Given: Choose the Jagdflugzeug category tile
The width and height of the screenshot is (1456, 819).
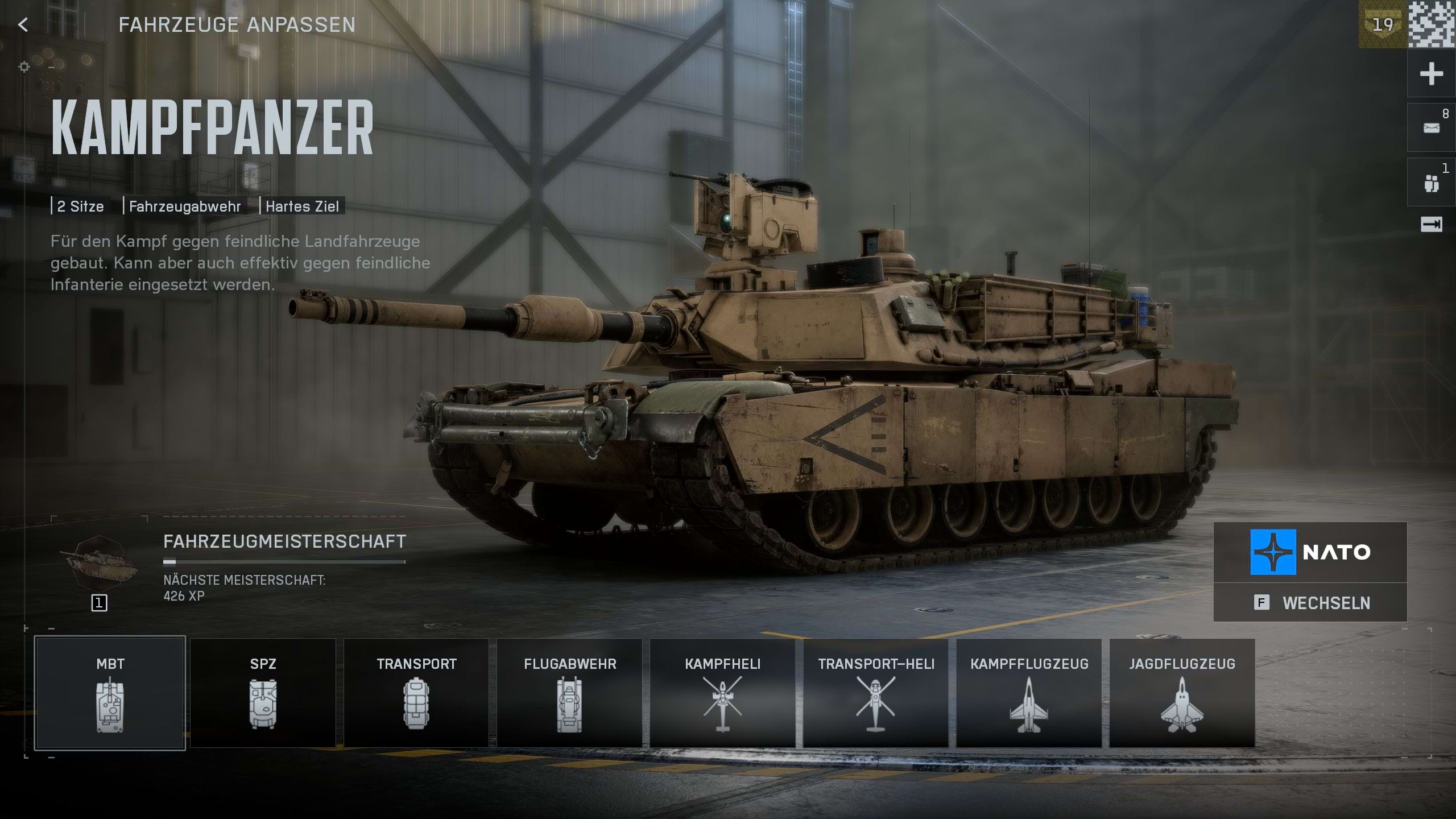Looking at the screenshot, I should pyautogui.click(x=1182, y=693).
